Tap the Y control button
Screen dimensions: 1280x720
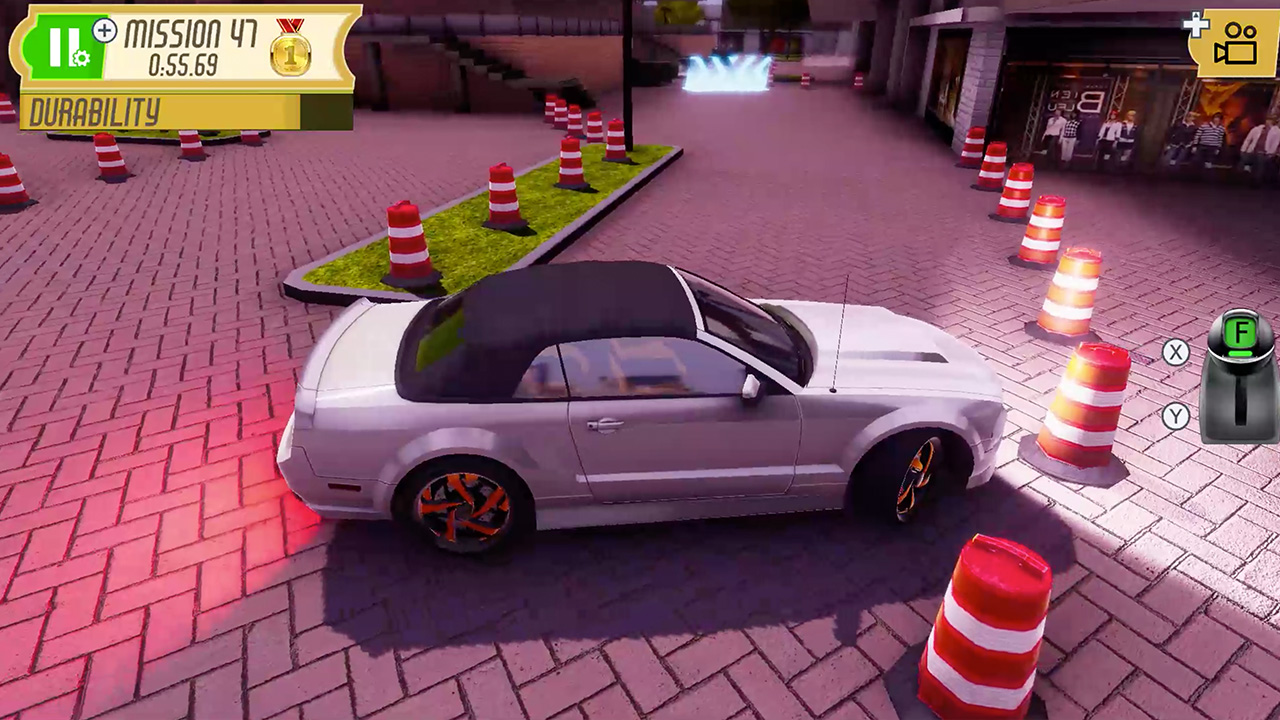1176,418
